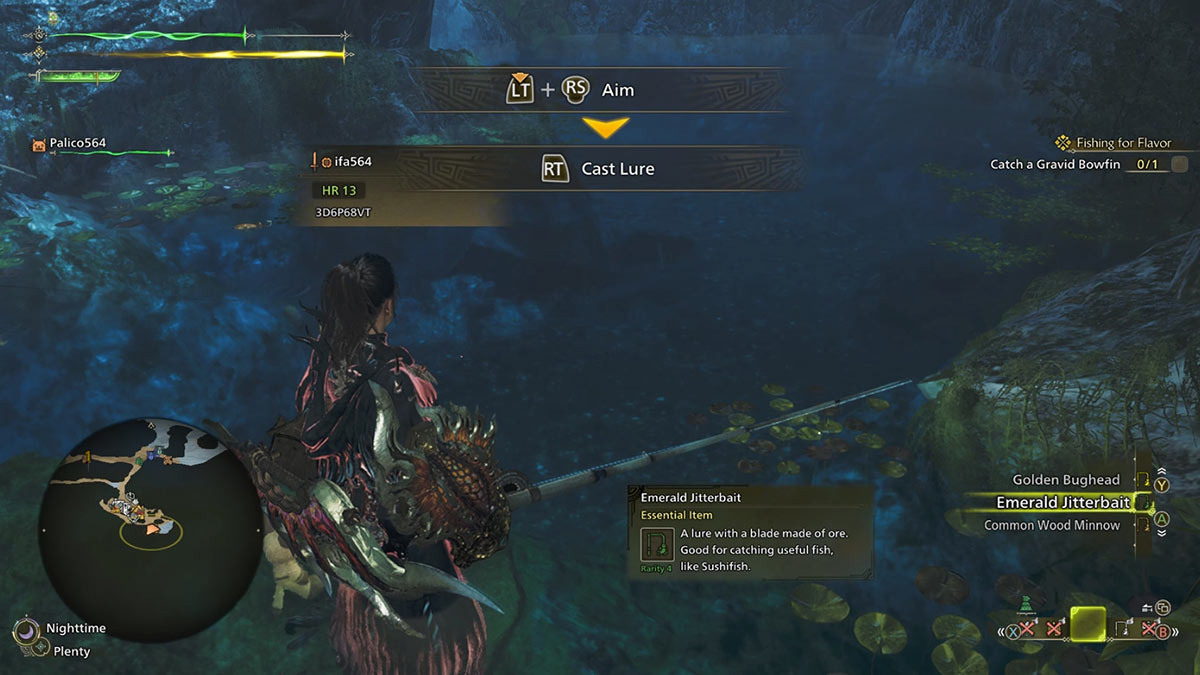Choose the Emerald Jitterbait lure entry

click(1063, 503)
